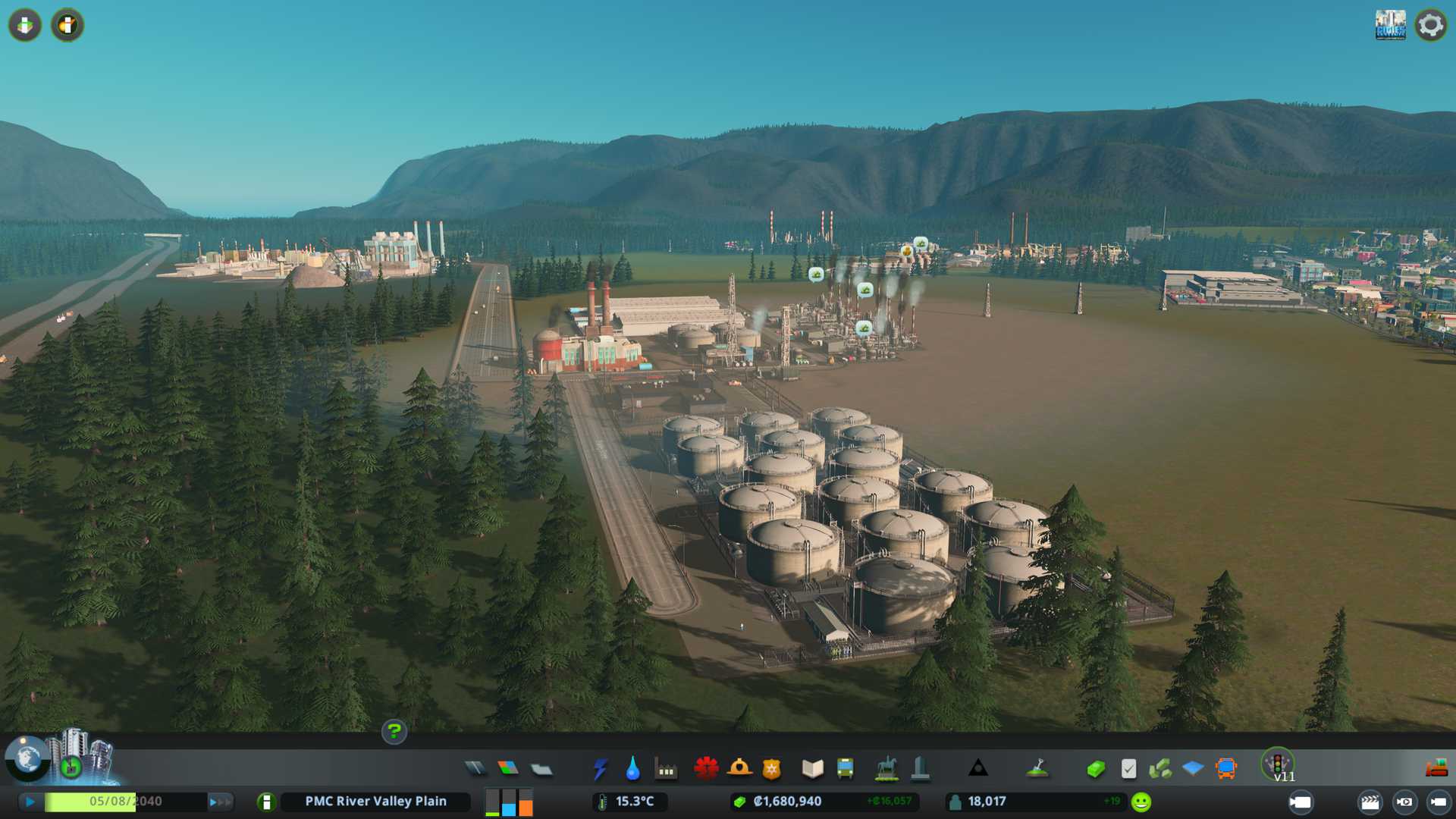The width and height of the screenshot is (1456, 819).
Task: Open the Public Transport bus menu
Action: [x=845, y=769]
